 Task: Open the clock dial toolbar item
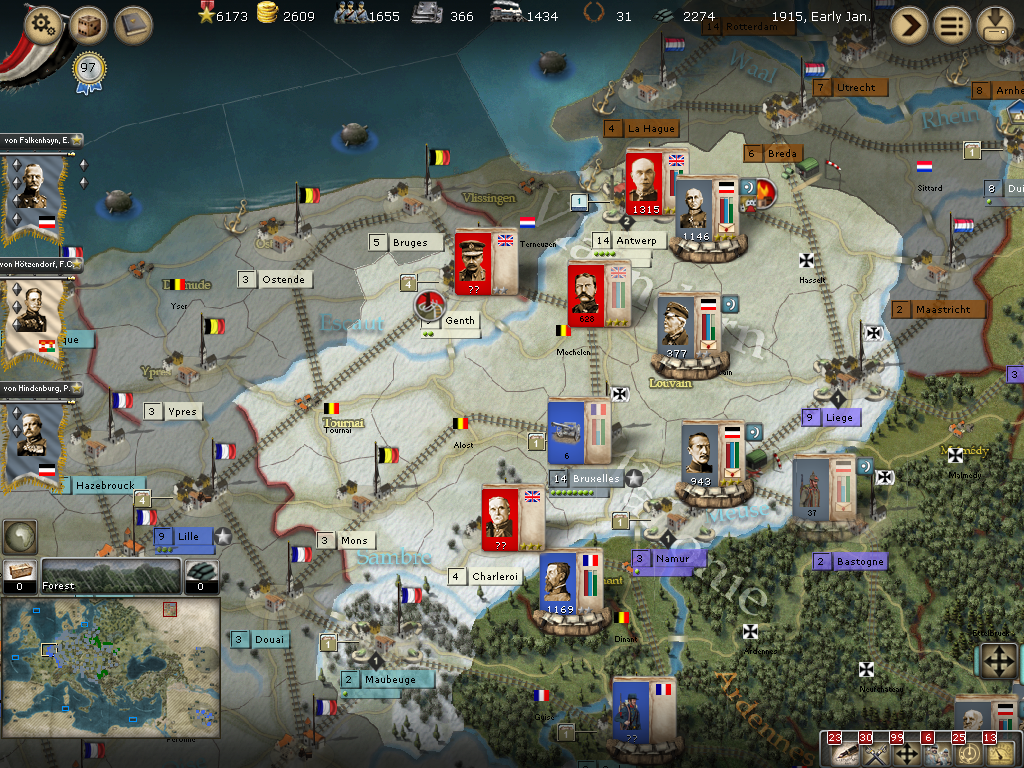[x=967, y=753]
